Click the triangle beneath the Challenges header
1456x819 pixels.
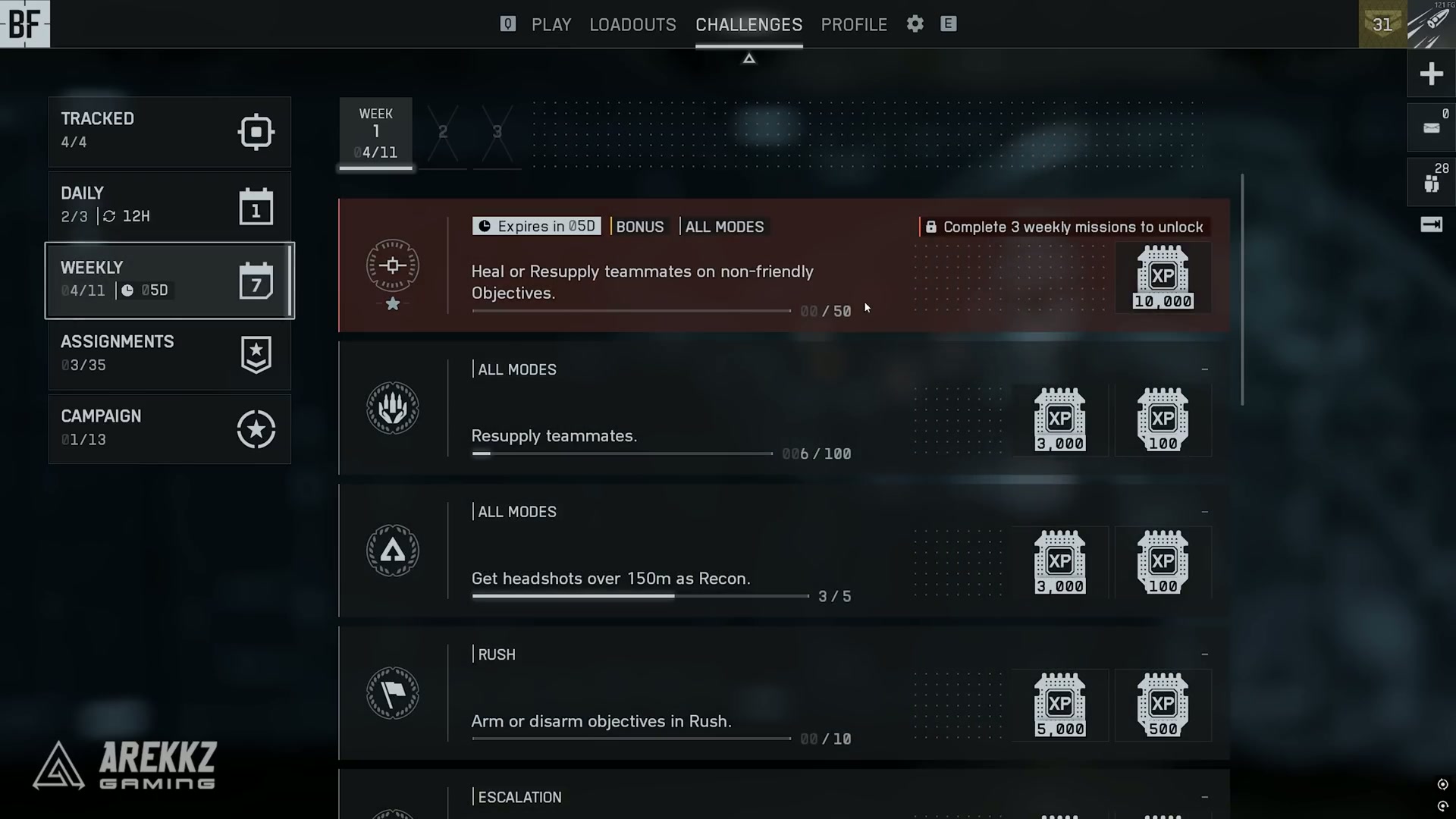(x=748, y=58)
